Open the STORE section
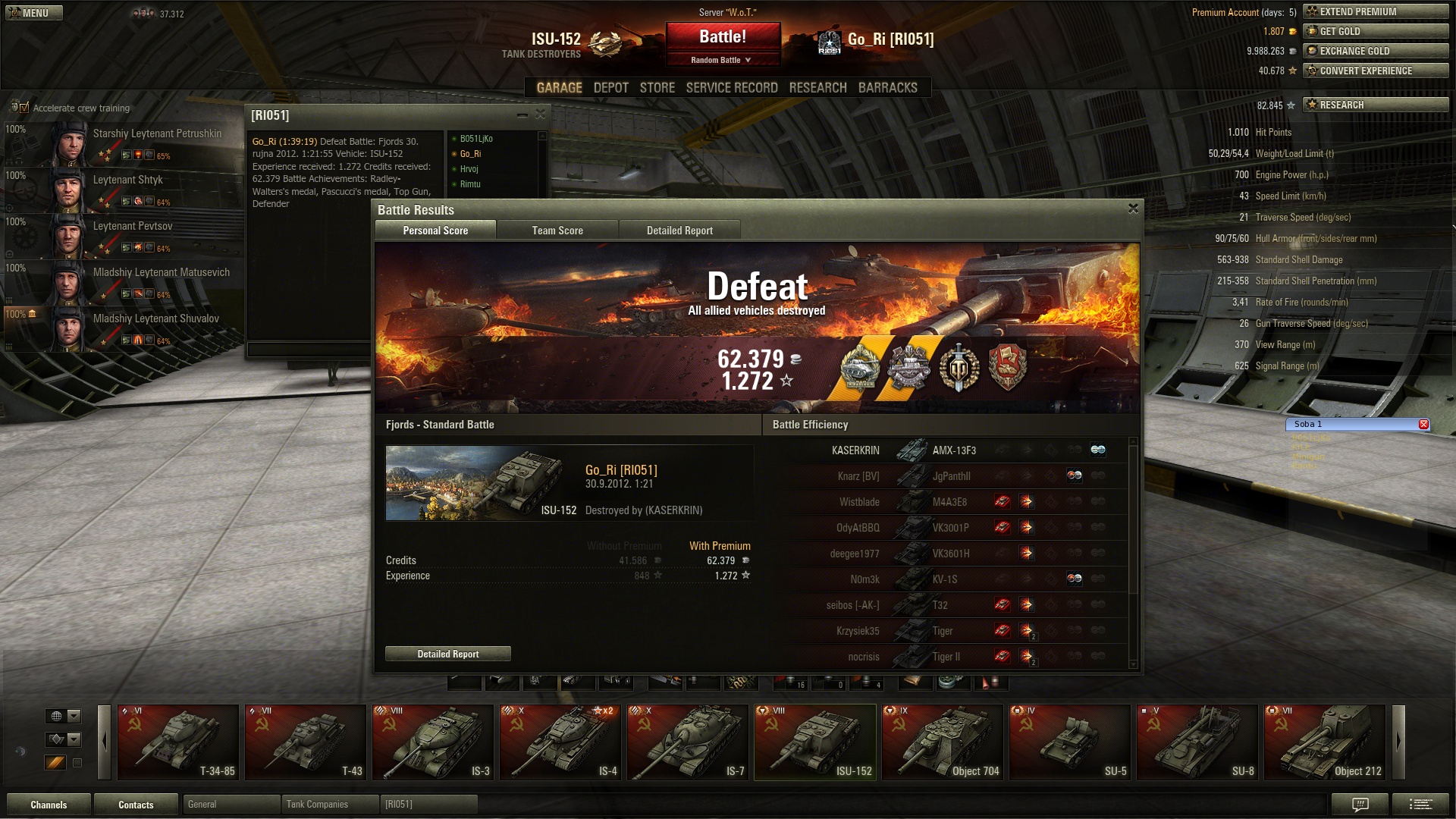The width and height of the screenshot is (1456, 819). (x=657, y=88)
